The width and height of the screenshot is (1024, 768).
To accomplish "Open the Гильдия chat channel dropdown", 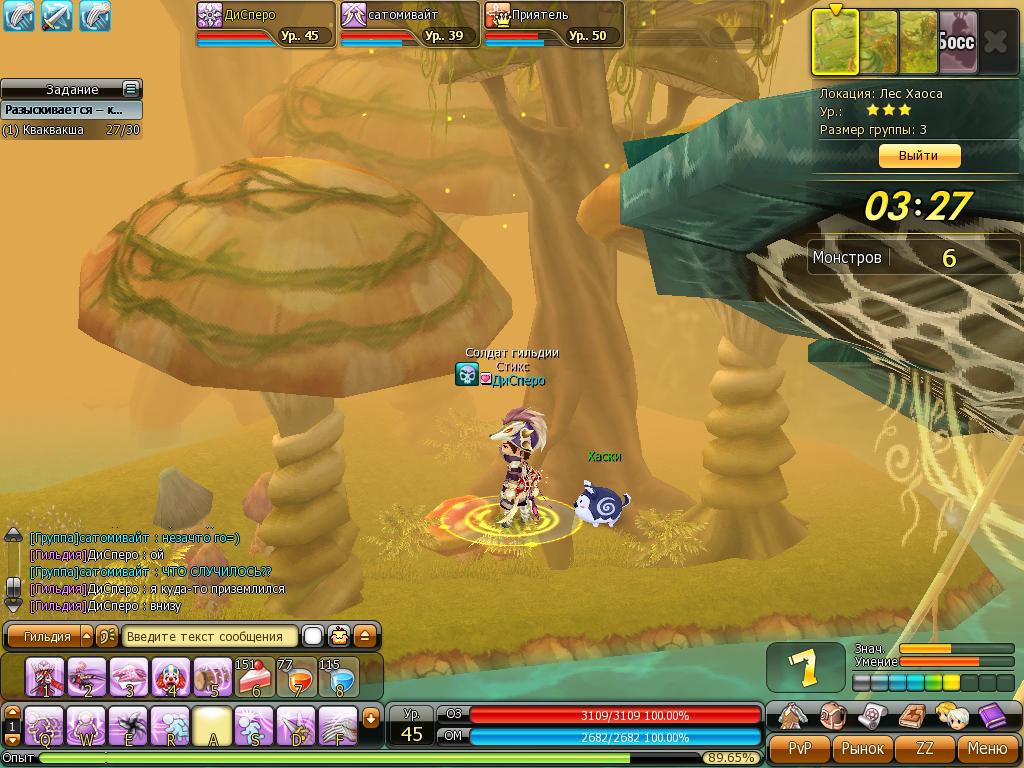I will pos(86,636).
